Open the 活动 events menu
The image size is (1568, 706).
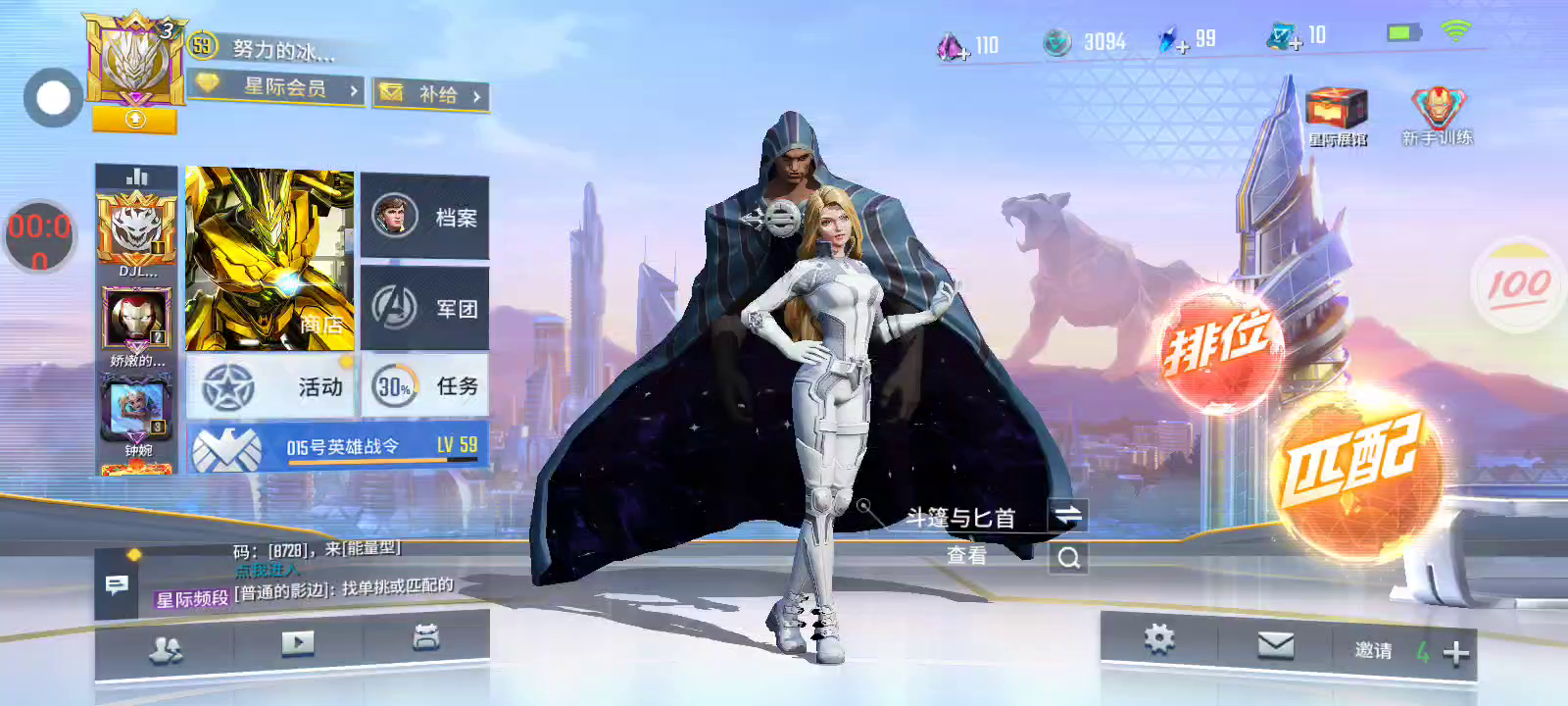coord(272,387)
